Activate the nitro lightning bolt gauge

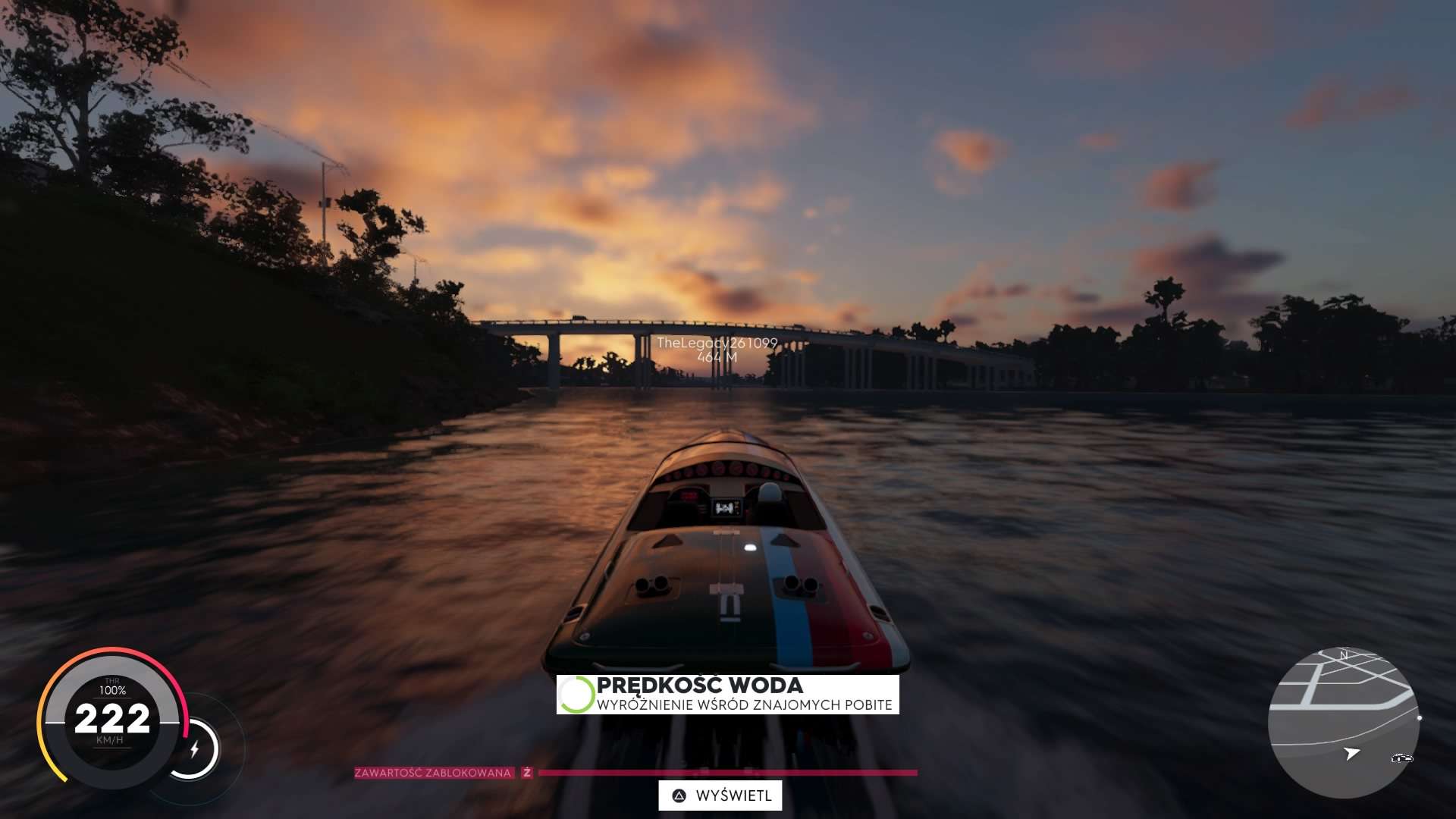[194, 749]
